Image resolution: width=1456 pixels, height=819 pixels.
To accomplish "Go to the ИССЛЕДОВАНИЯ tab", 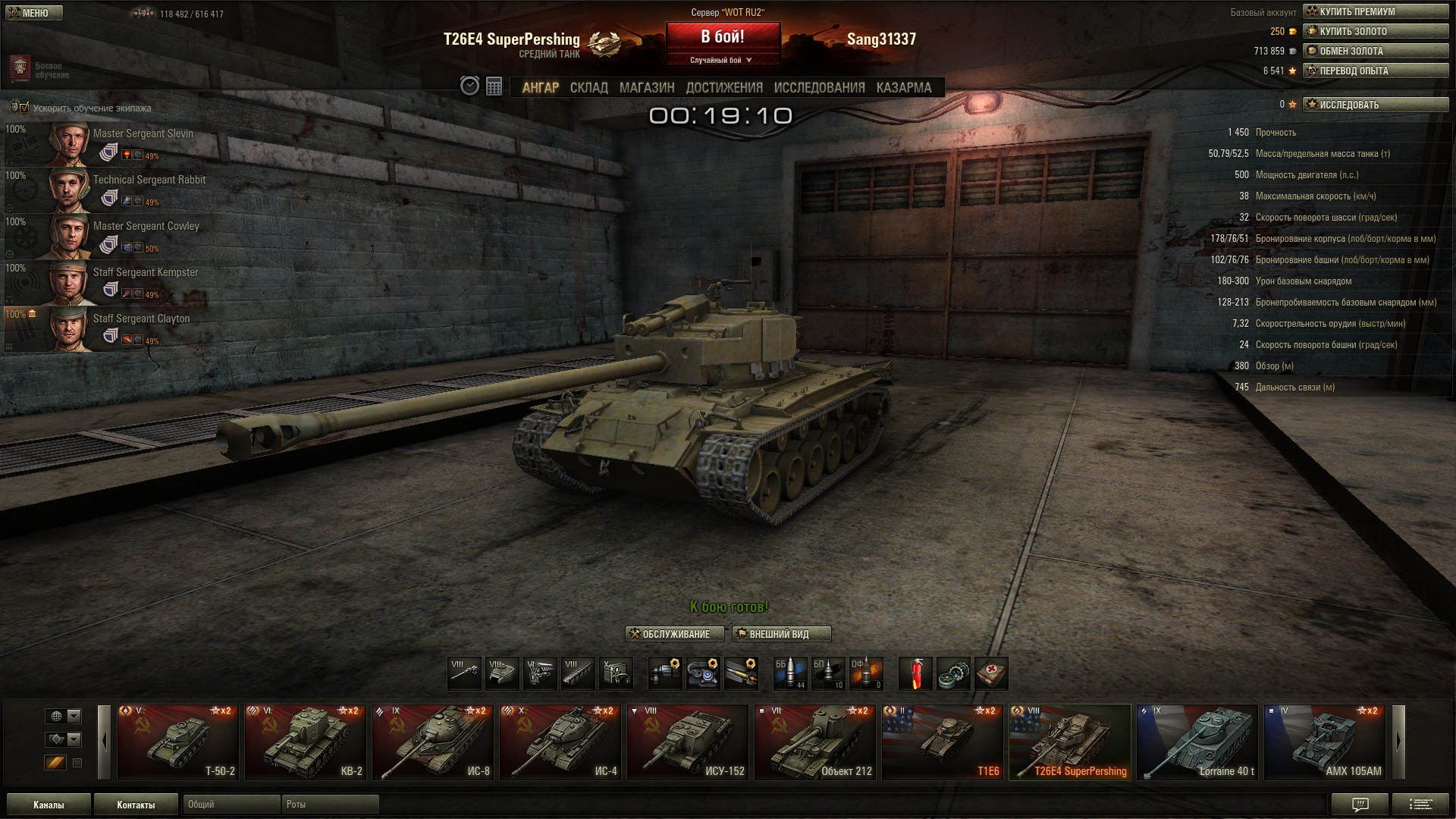I will click(x=819, y=88).
